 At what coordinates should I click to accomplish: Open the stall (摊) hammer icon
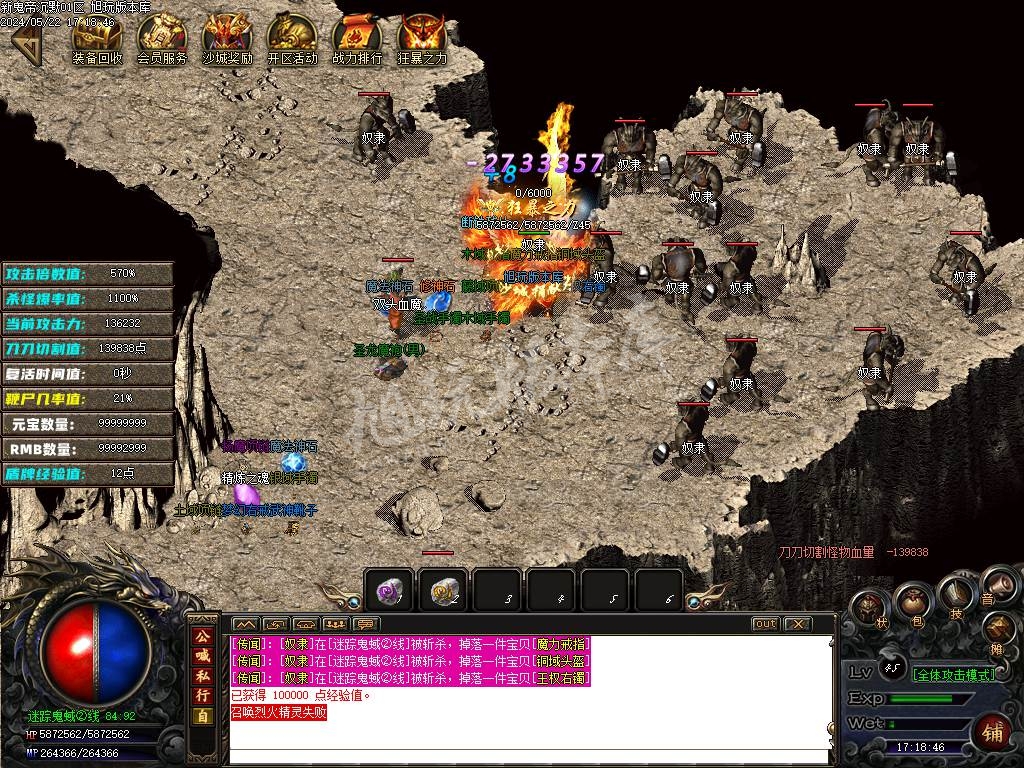coord(999,630)
